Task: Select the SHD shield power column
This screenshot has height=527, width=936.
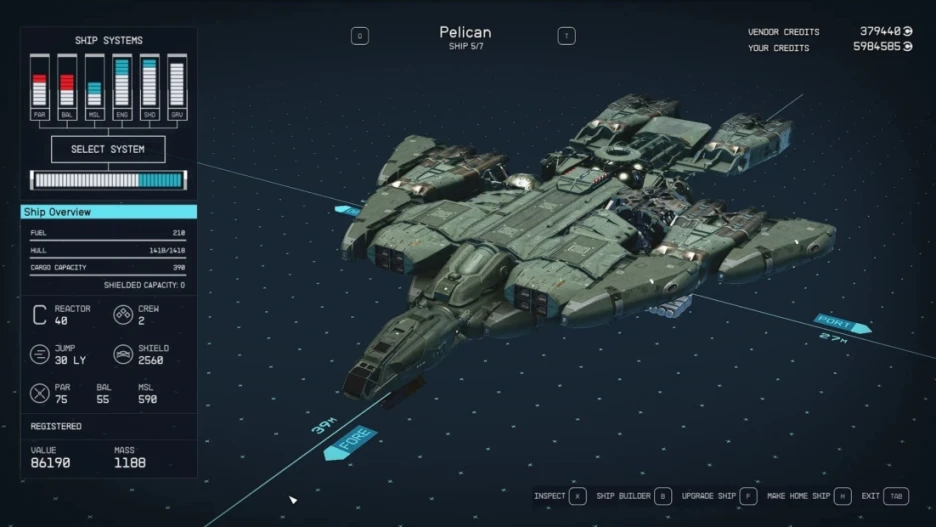Action: click(149, 87)
